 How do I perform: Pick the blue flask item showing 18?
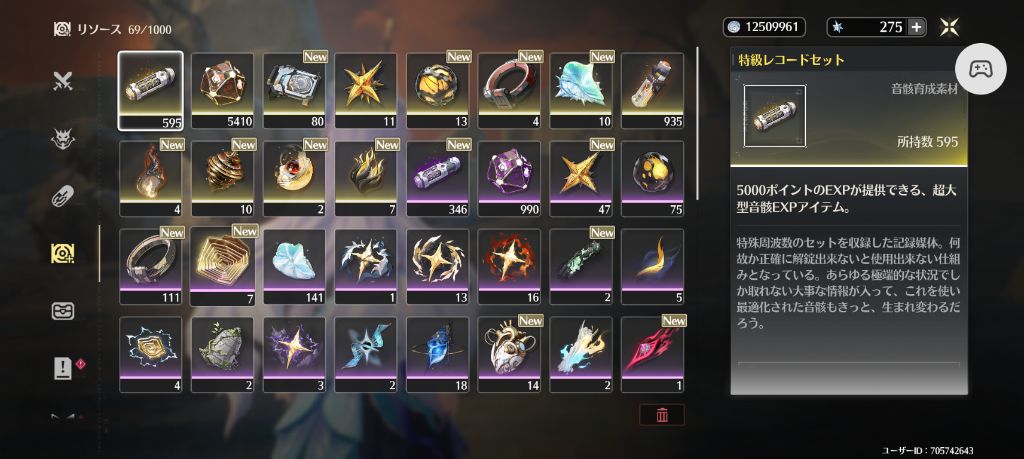pyautogui.click(x=437, y=353)
